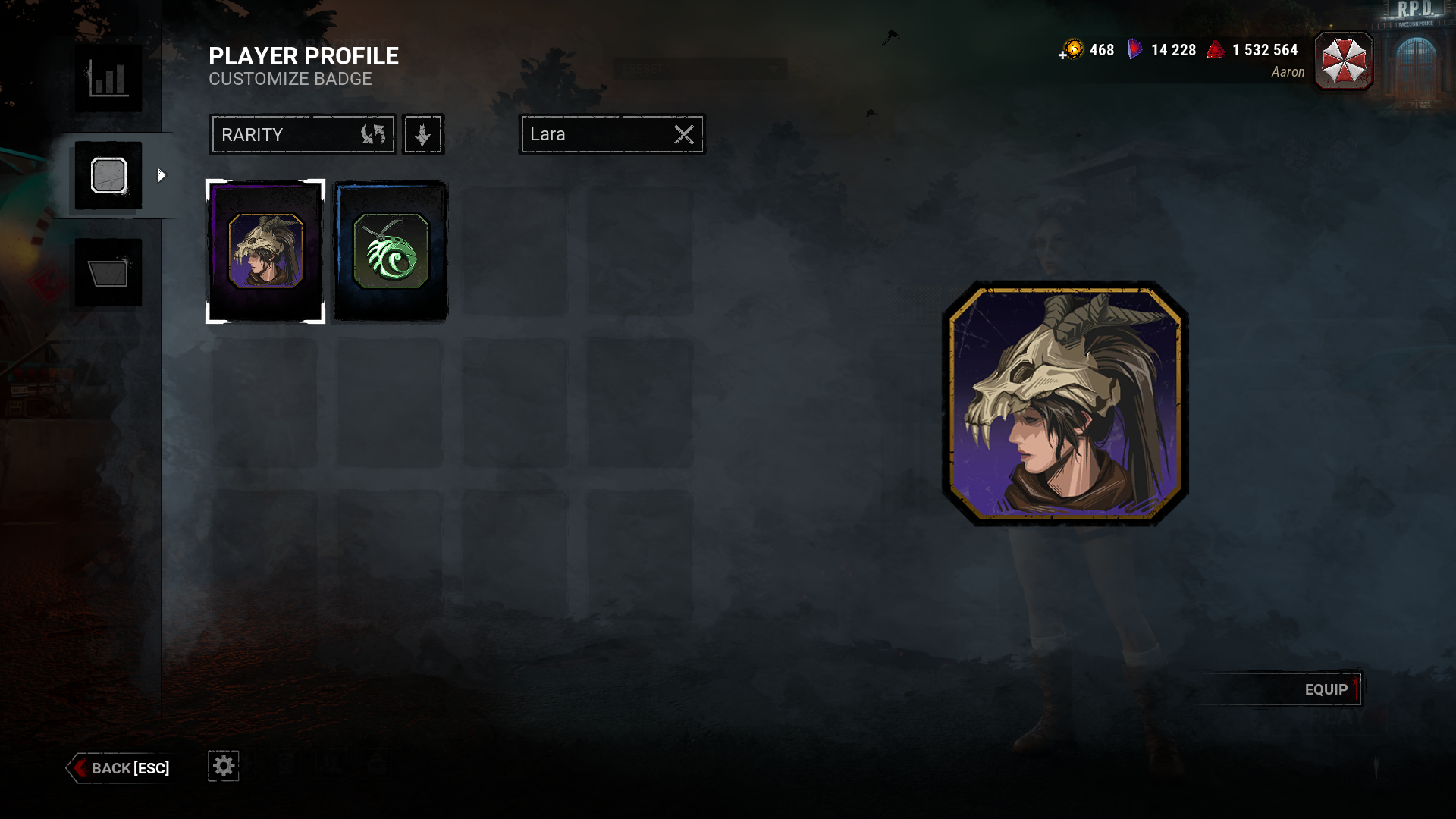
Task: Open the settings gear icon
Action: coord(222,766)
